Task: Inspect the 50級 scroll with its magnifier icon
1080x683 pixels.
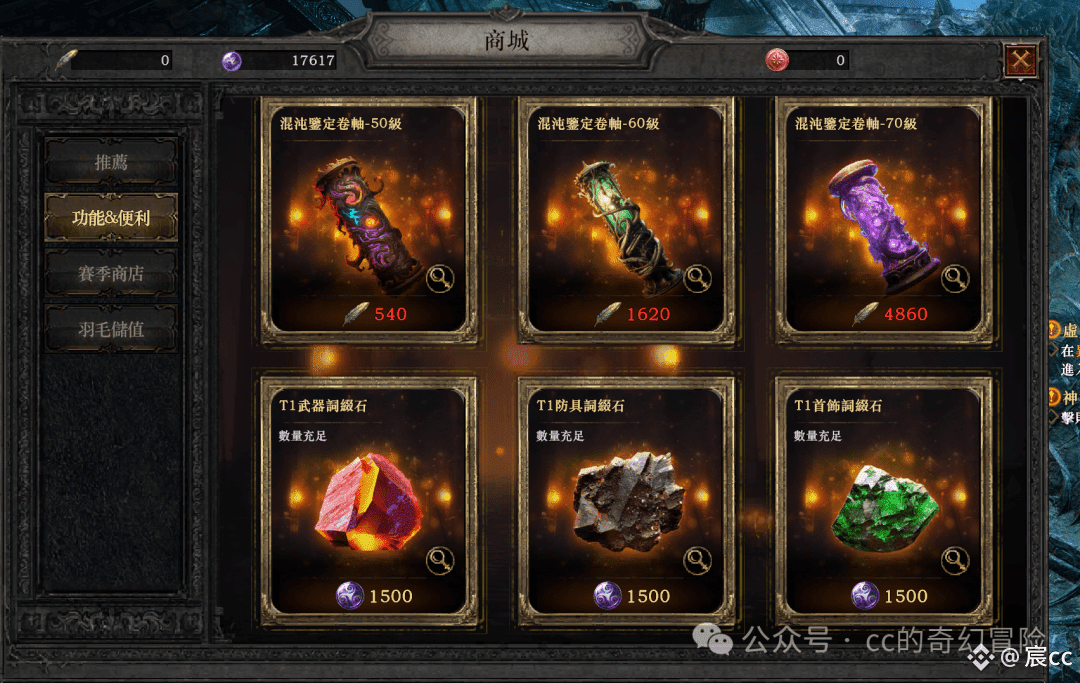Action: (441, 279)
